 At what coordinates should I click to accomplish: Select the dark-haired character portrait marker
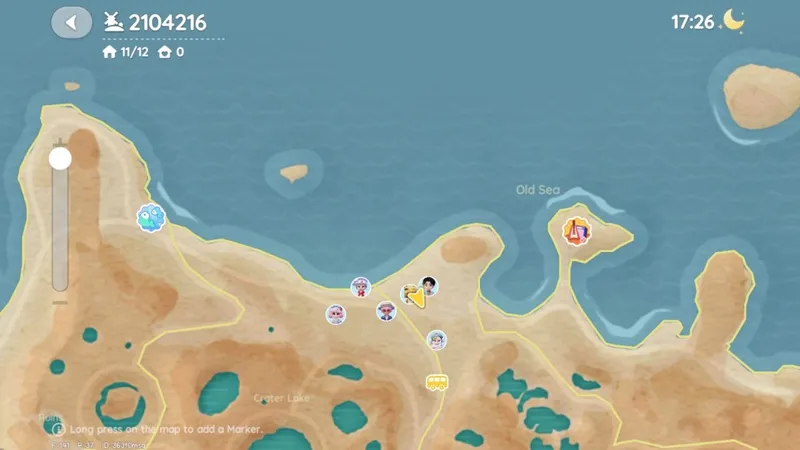point(429,286)
